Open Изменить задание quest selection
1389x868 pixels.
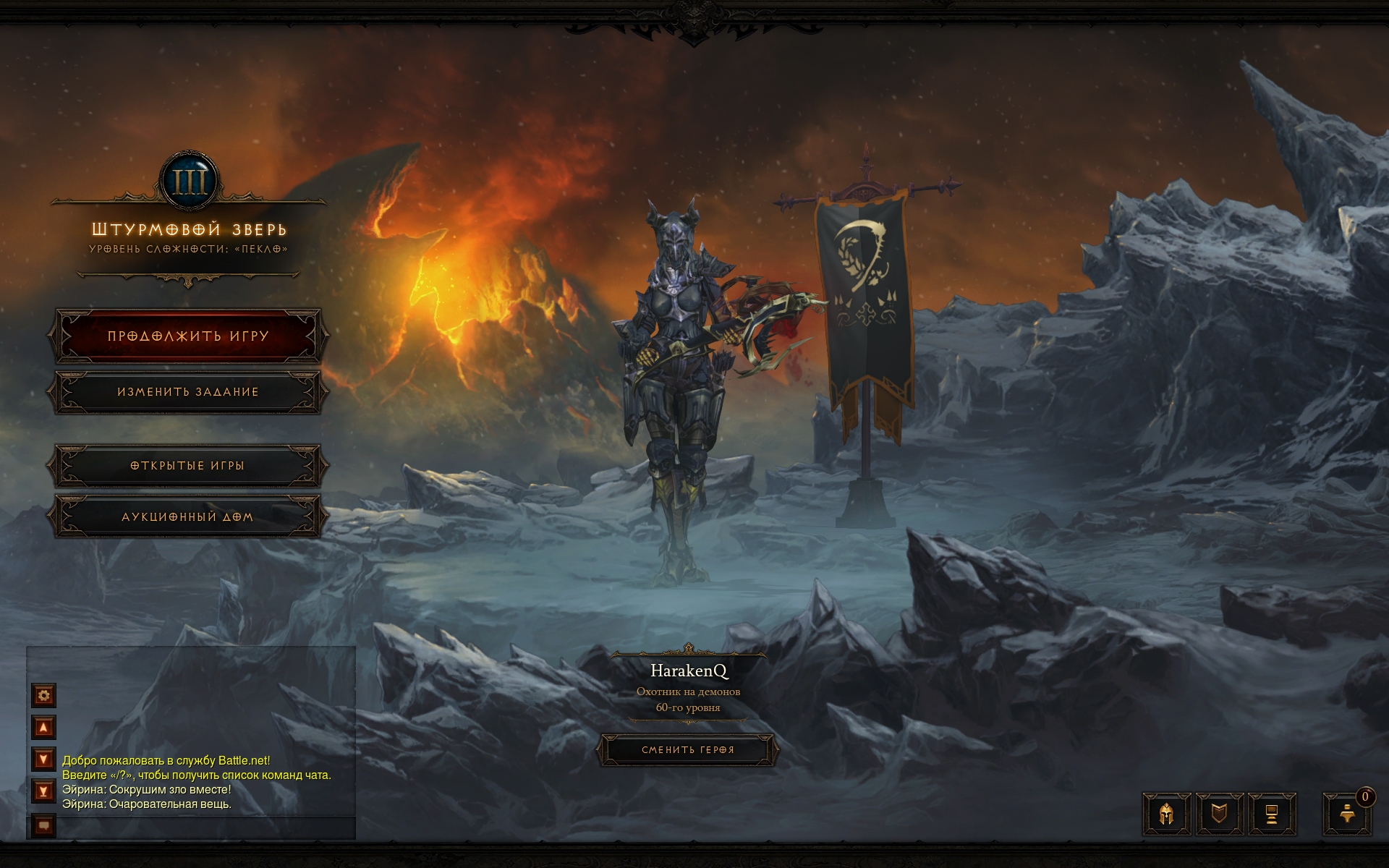click(x=188, y=392)
